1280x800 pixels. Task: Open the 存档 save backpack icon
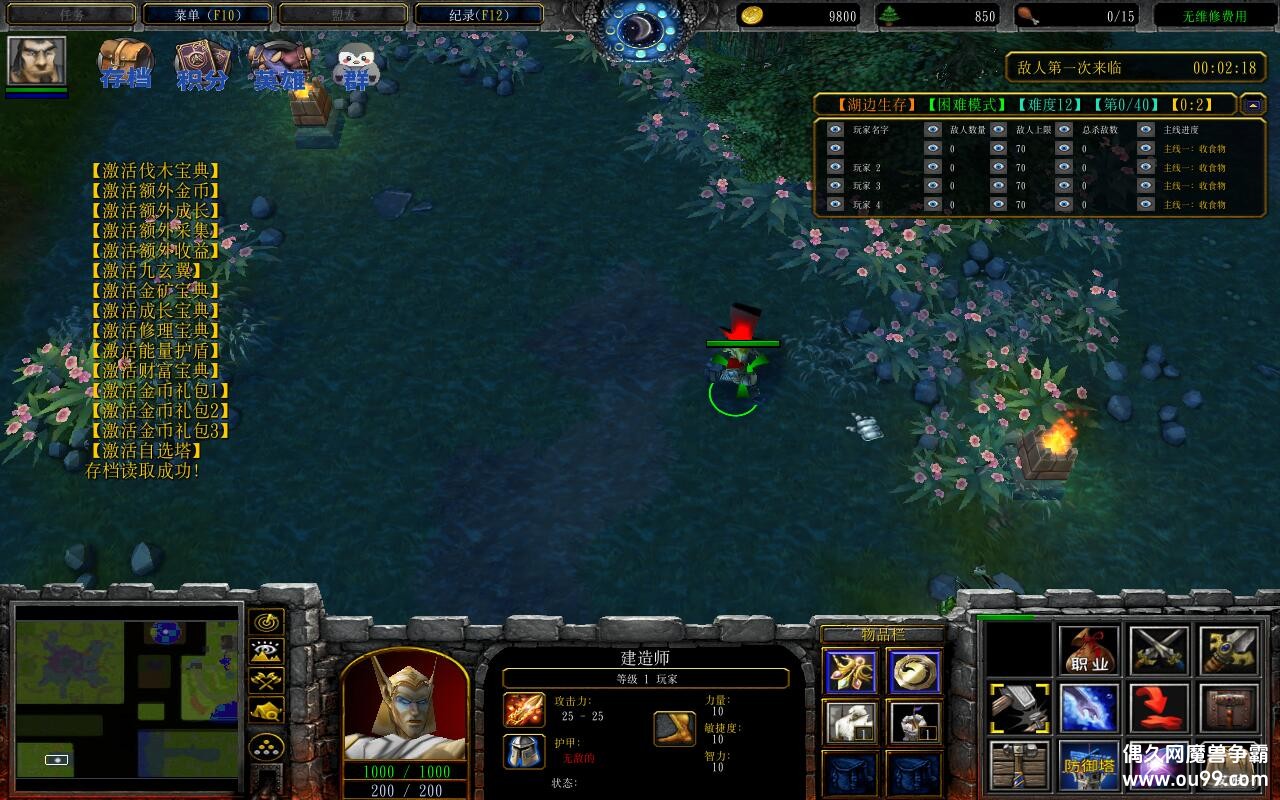tap(125, 65)
